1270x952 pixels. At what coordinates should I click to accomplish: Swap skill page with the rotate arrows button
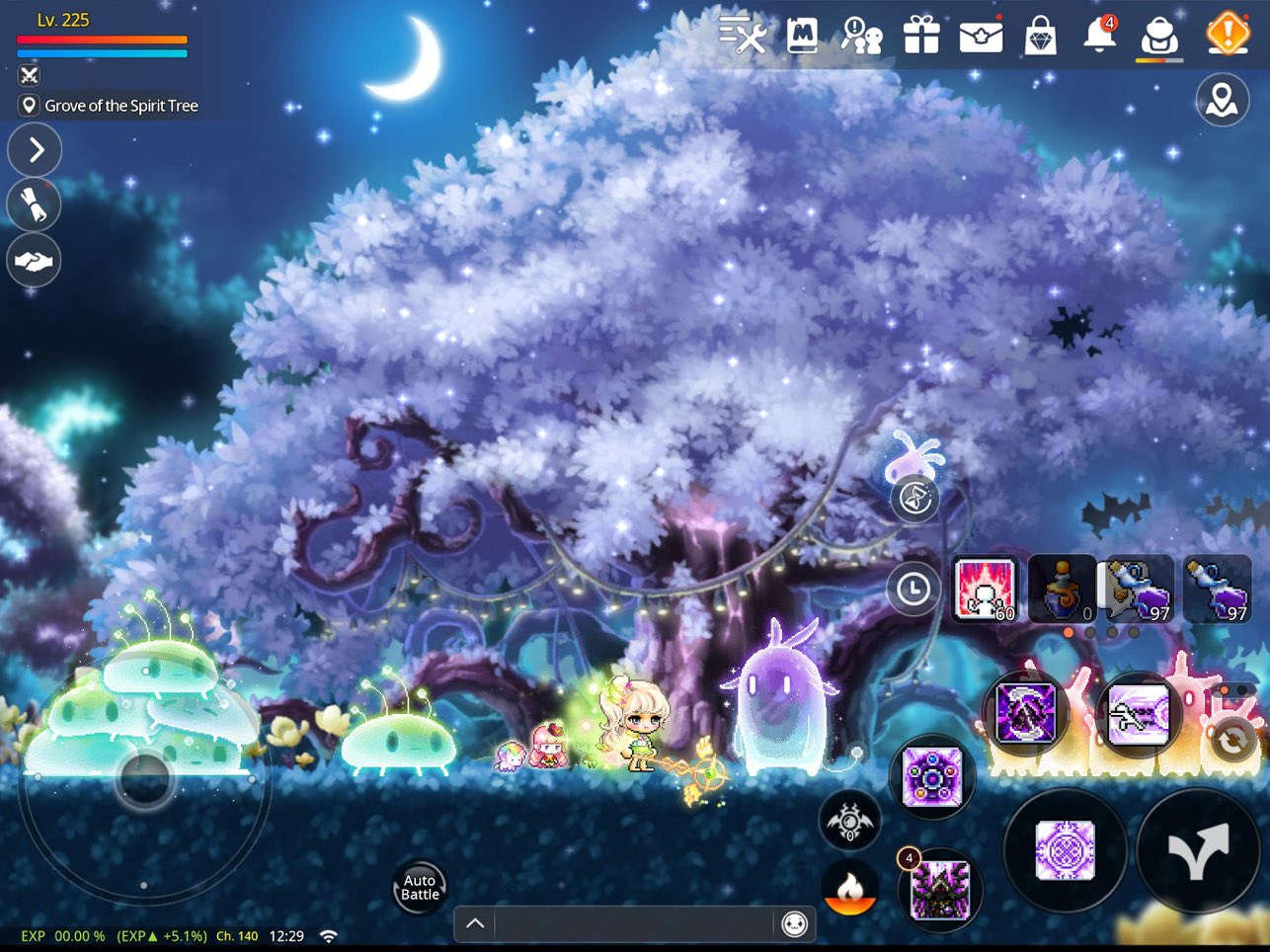tap(1231, 739)
